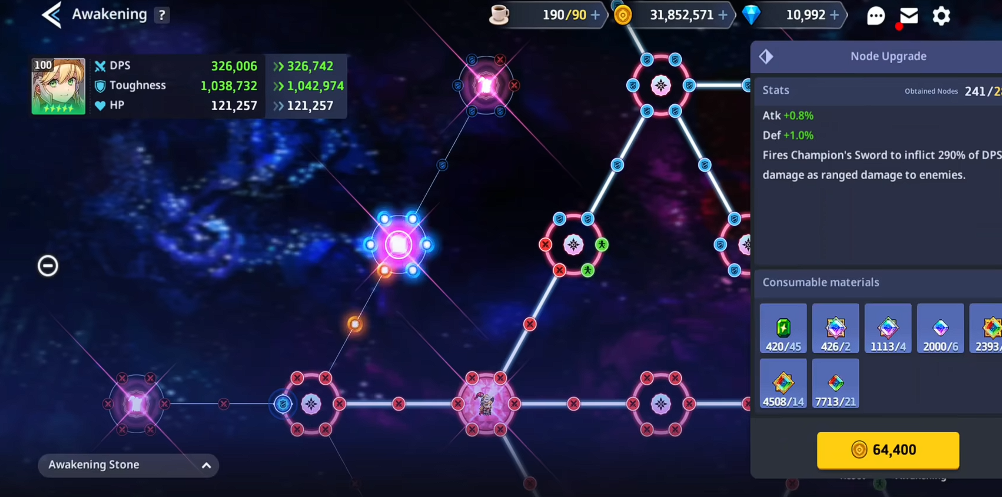
Task: Select the material slot showing 426/2
Action: [x=835, y=328]
